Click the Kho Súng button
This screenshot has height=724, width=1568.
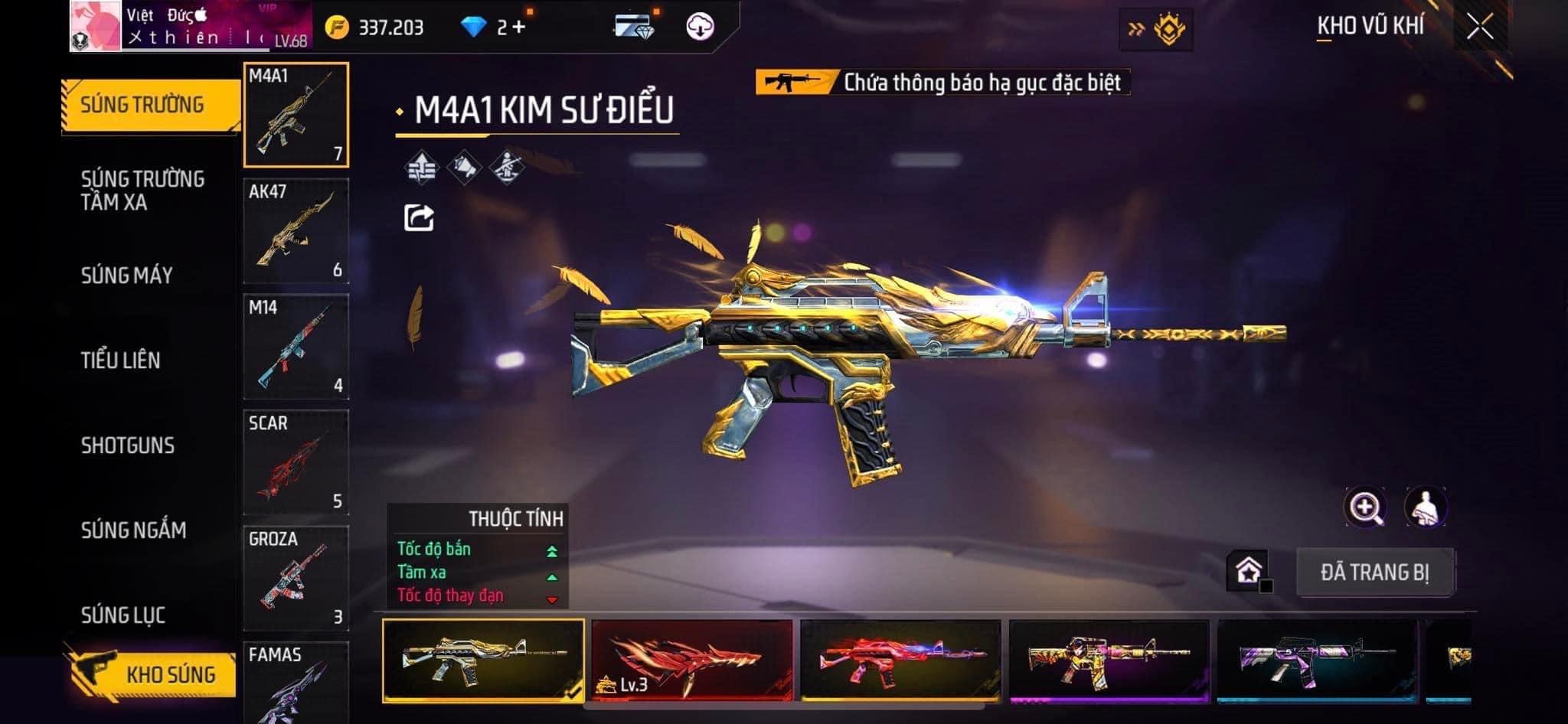click(153, 674)
